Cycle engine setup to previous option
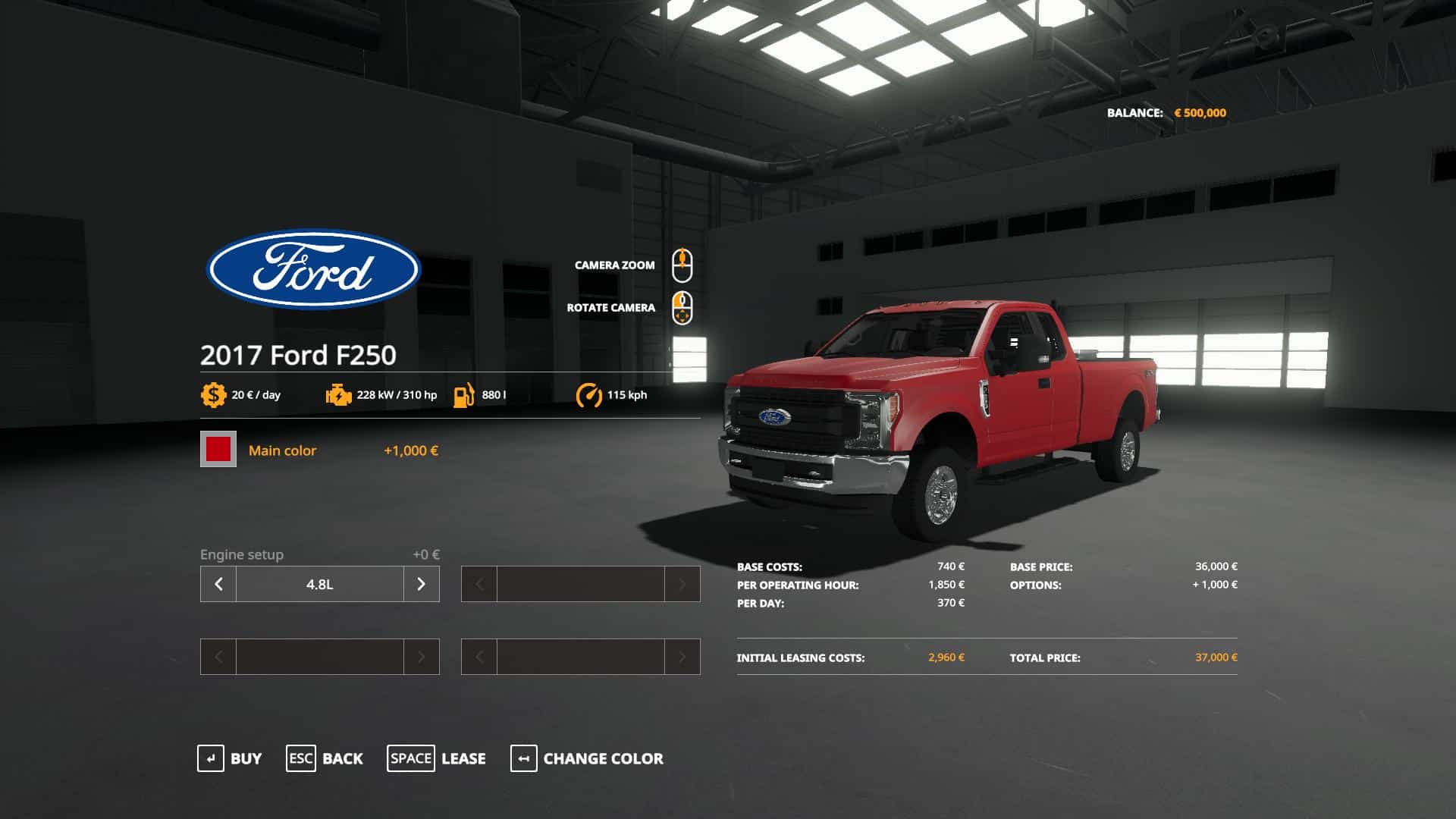Viewport: 1456px width, 819px height. 218,584
